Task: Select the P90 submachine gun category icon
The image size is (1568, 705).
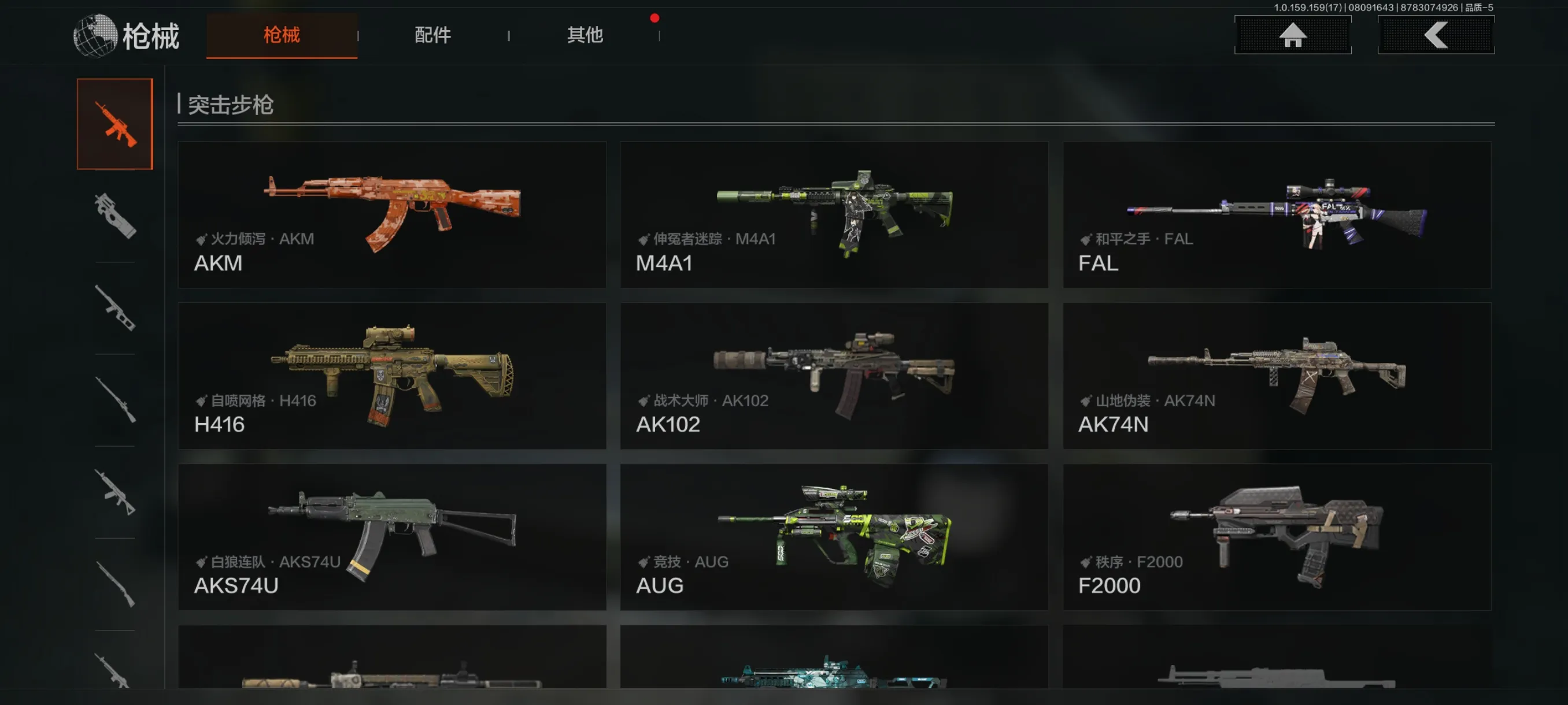Action: [114, 216]
